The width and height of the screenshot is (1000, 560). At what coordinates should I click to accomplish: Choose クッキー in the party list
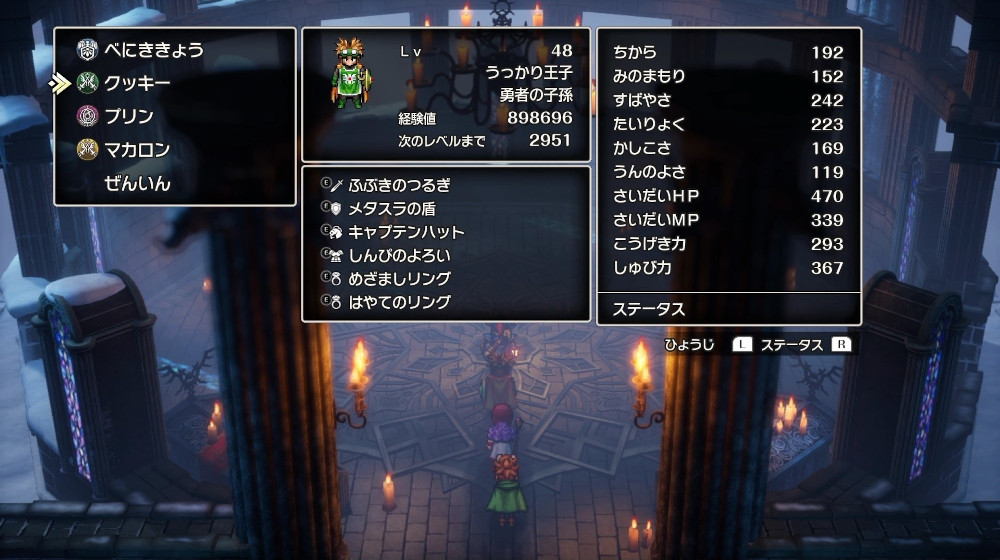coord(137,83)
